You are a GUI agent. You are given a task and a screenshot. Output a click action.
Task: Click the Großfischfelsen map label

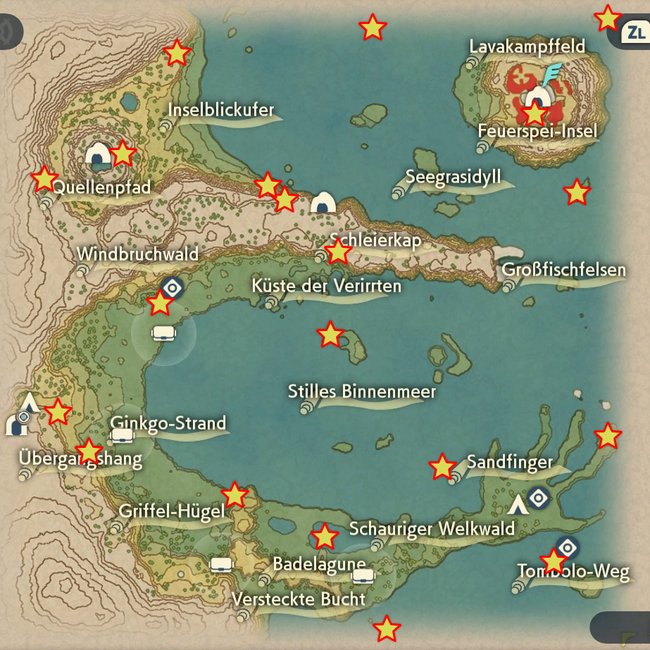click(x=564, y=270)
